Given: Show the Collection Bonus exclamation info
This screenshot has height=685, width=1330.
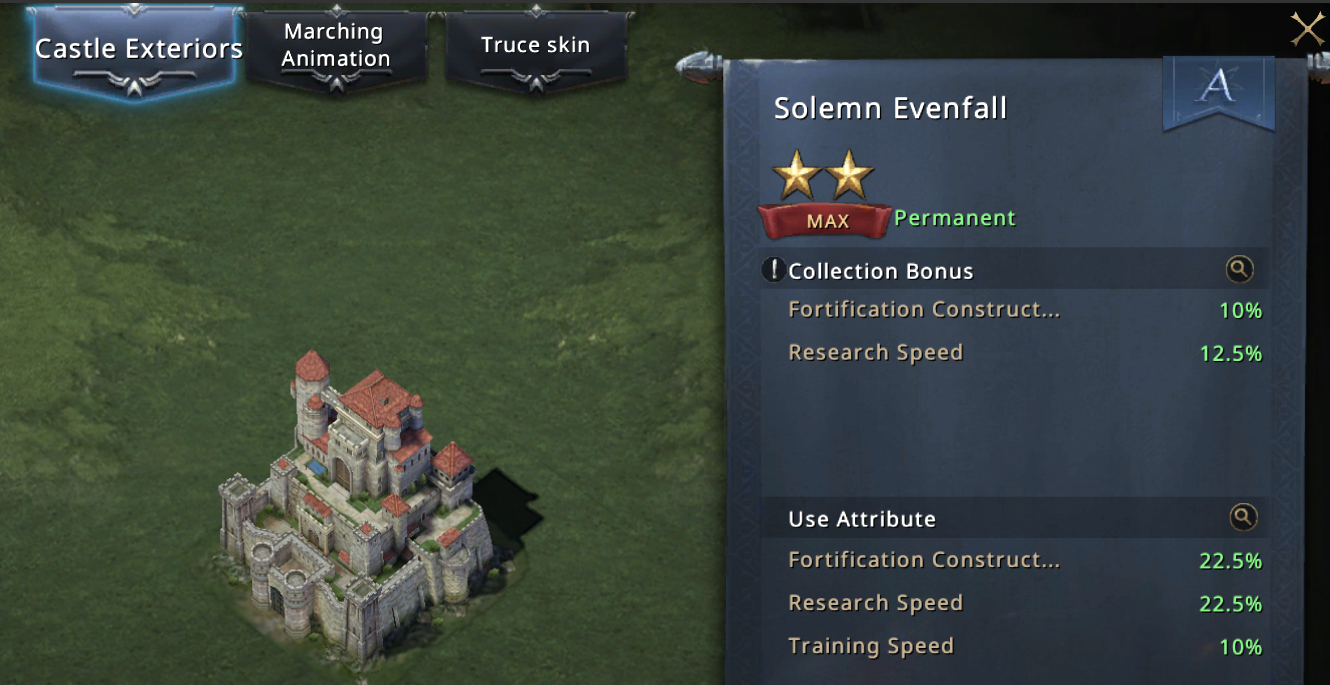Looking at the screenshot, I should pyautogui.click(x=773, y=270).
